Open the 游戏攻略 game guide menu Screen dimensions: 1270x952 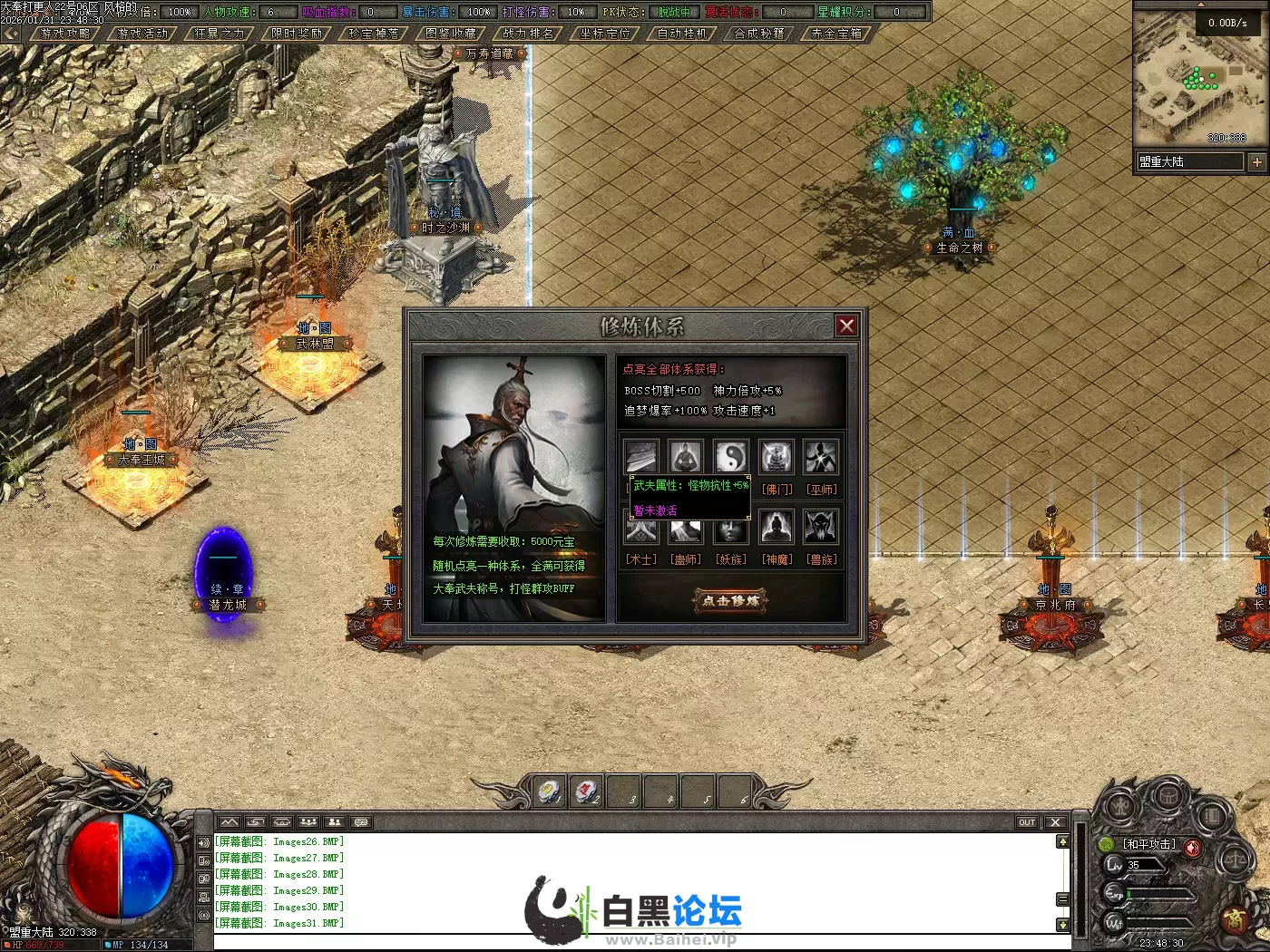(65, 34)
